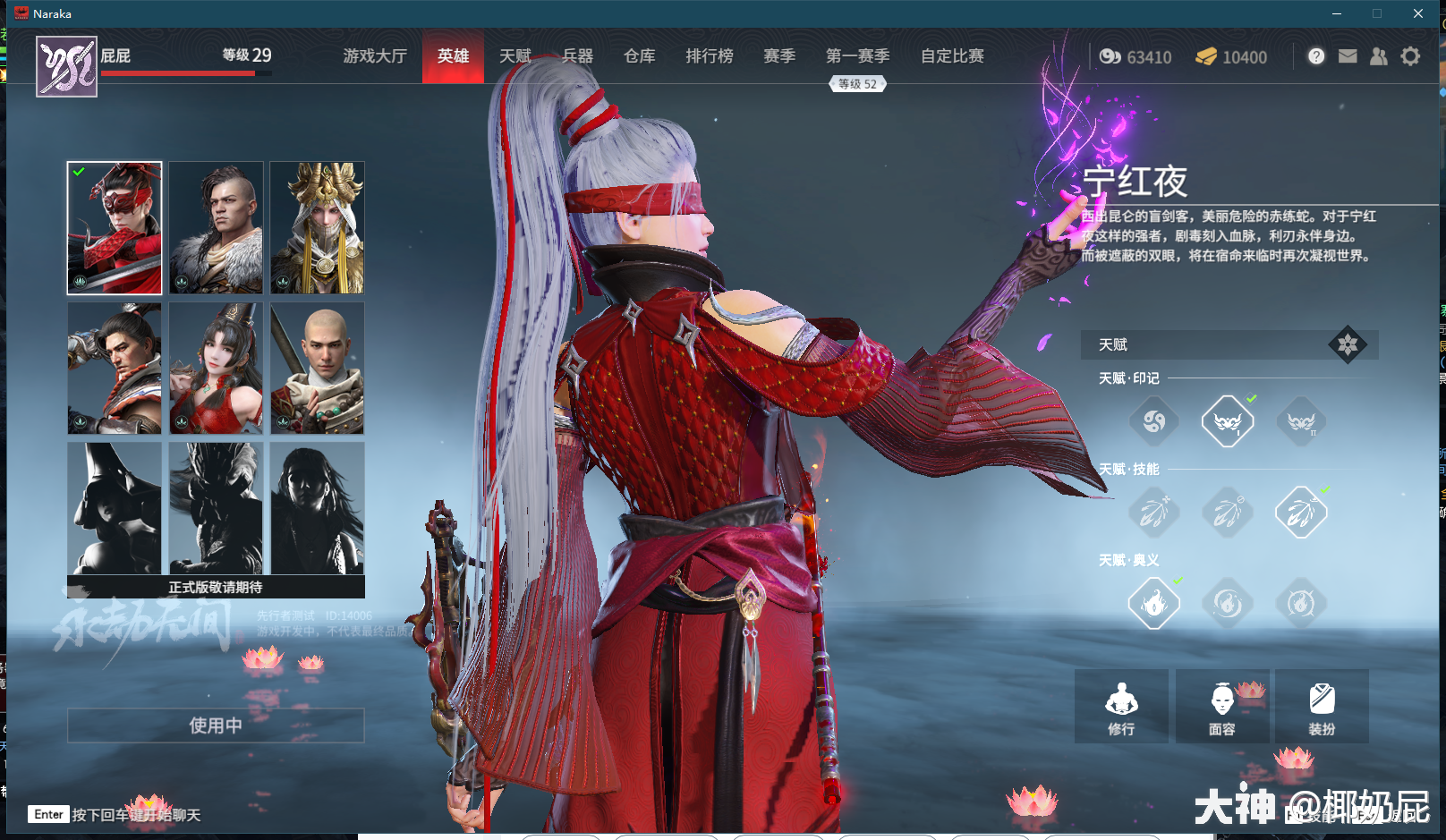Deselect the checked fire 奥义 talent
The width and height of the screenshot is (1446, 840).
1153,602
